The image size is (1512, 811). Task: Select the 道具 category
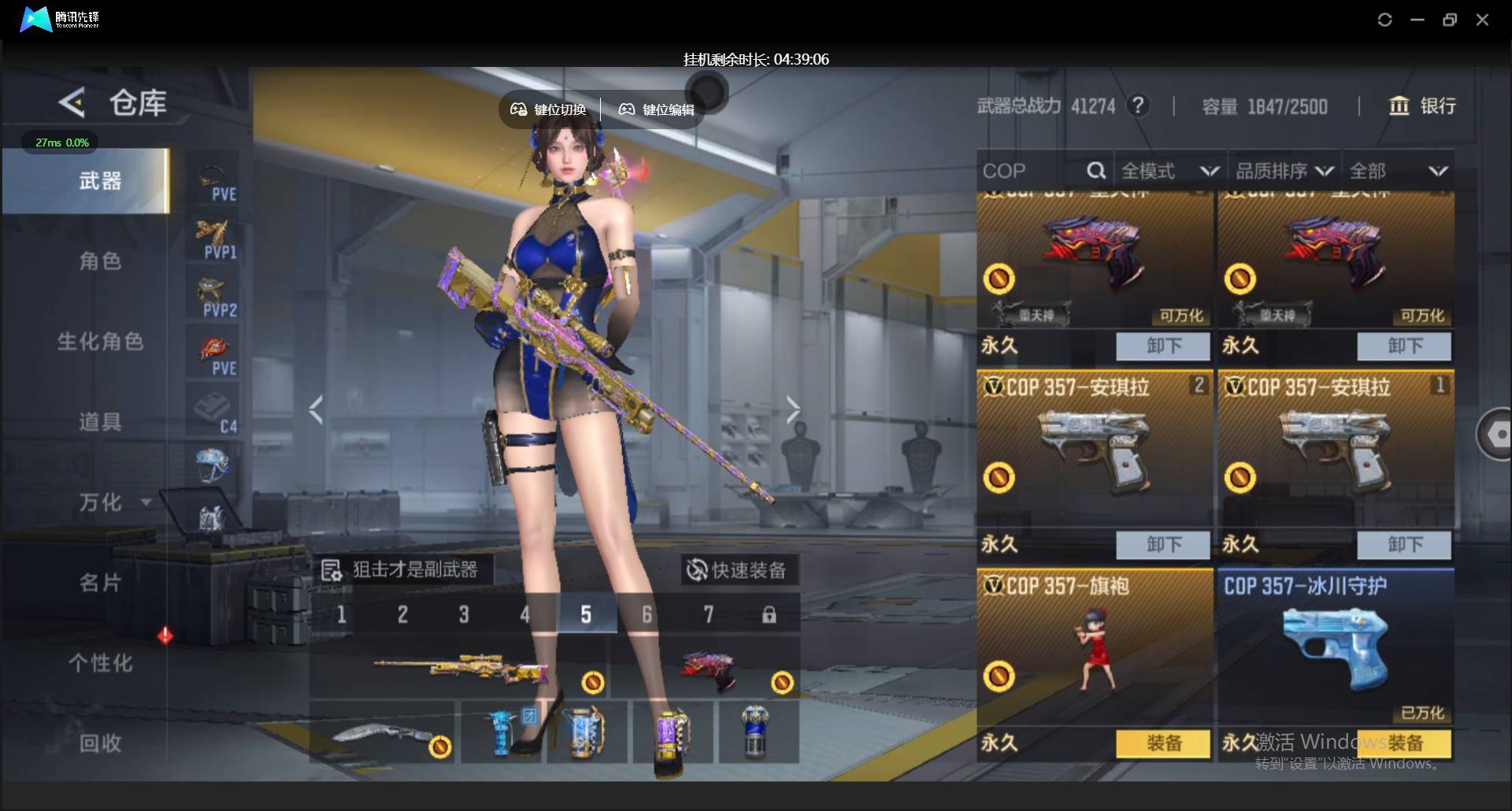coord(100,421)
